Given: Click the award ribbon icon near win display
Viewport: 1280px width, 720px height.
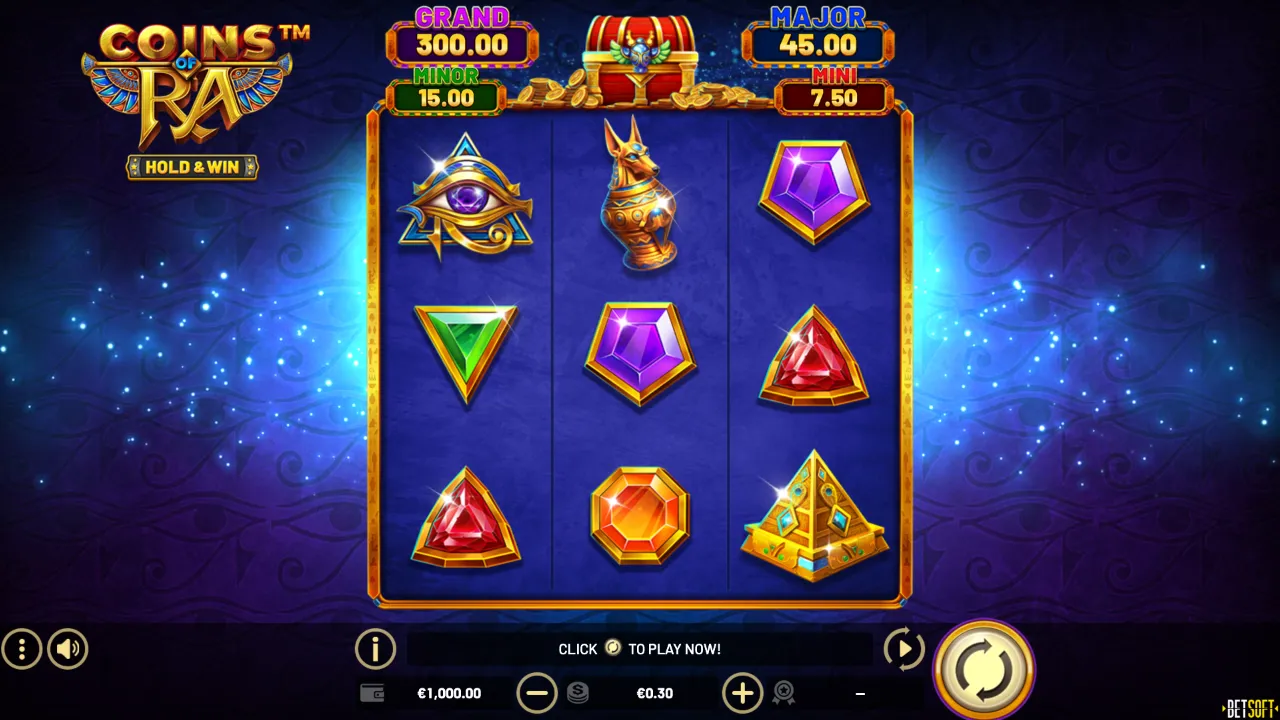Looking at the screenshot, I should (784, 693).
